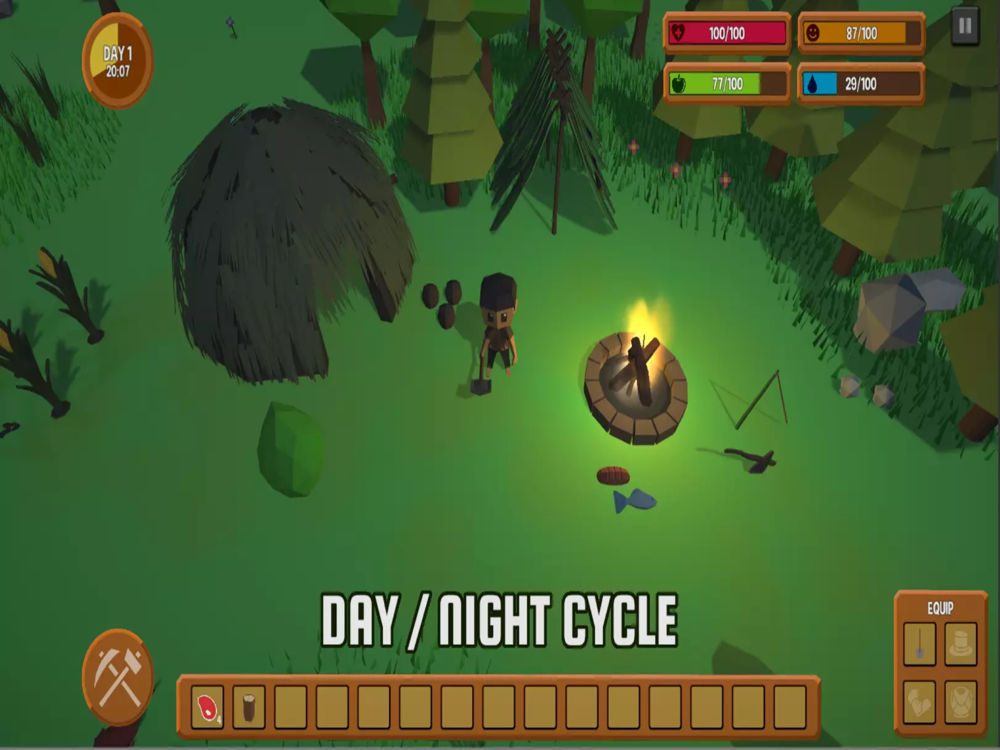Choose the hat equip slot
Screen dimensions: 1000x750
point(961,643)
